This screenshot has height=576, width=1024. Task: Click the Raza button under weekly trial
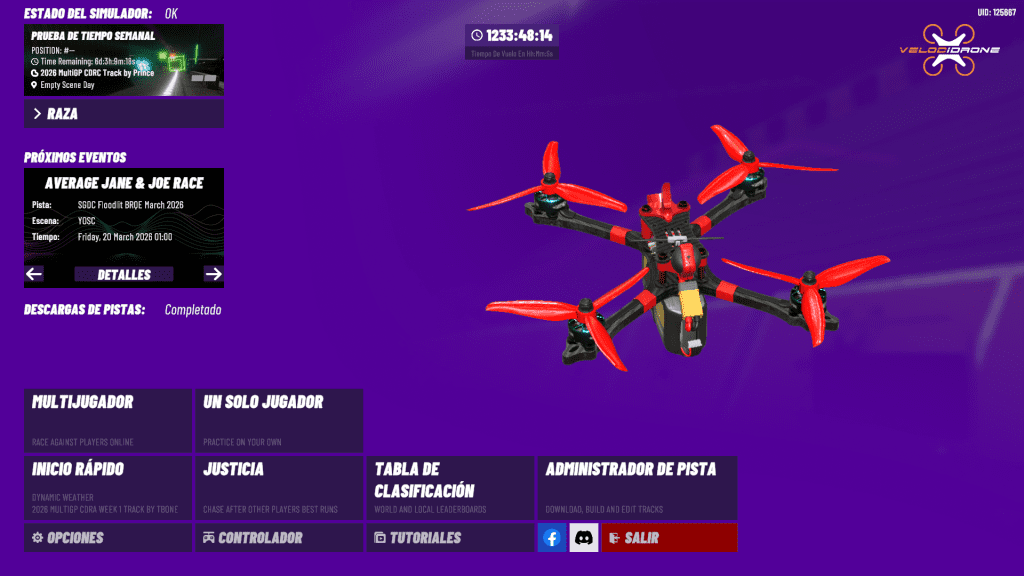click(123, 114)
